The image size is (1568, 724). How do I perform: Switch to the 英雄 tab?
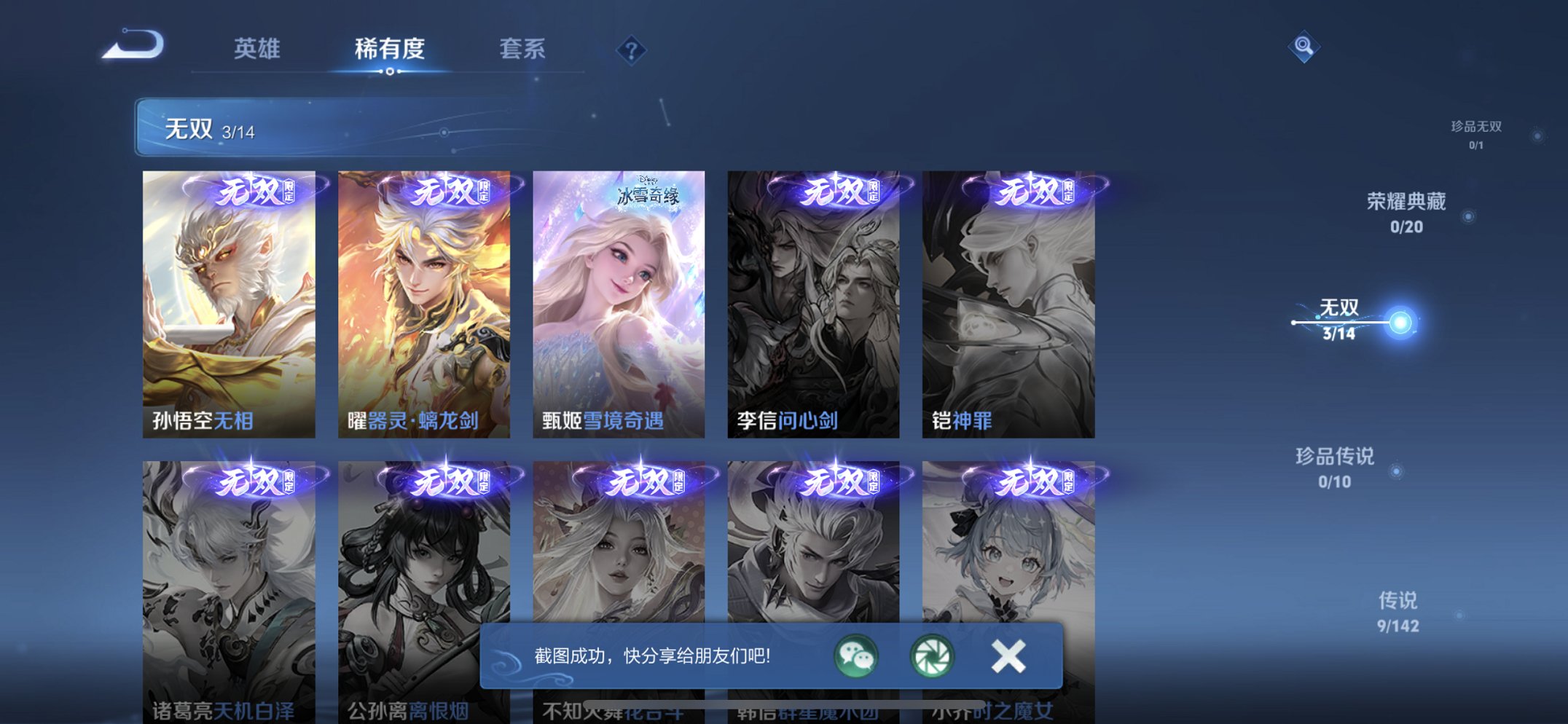[256, 49]
